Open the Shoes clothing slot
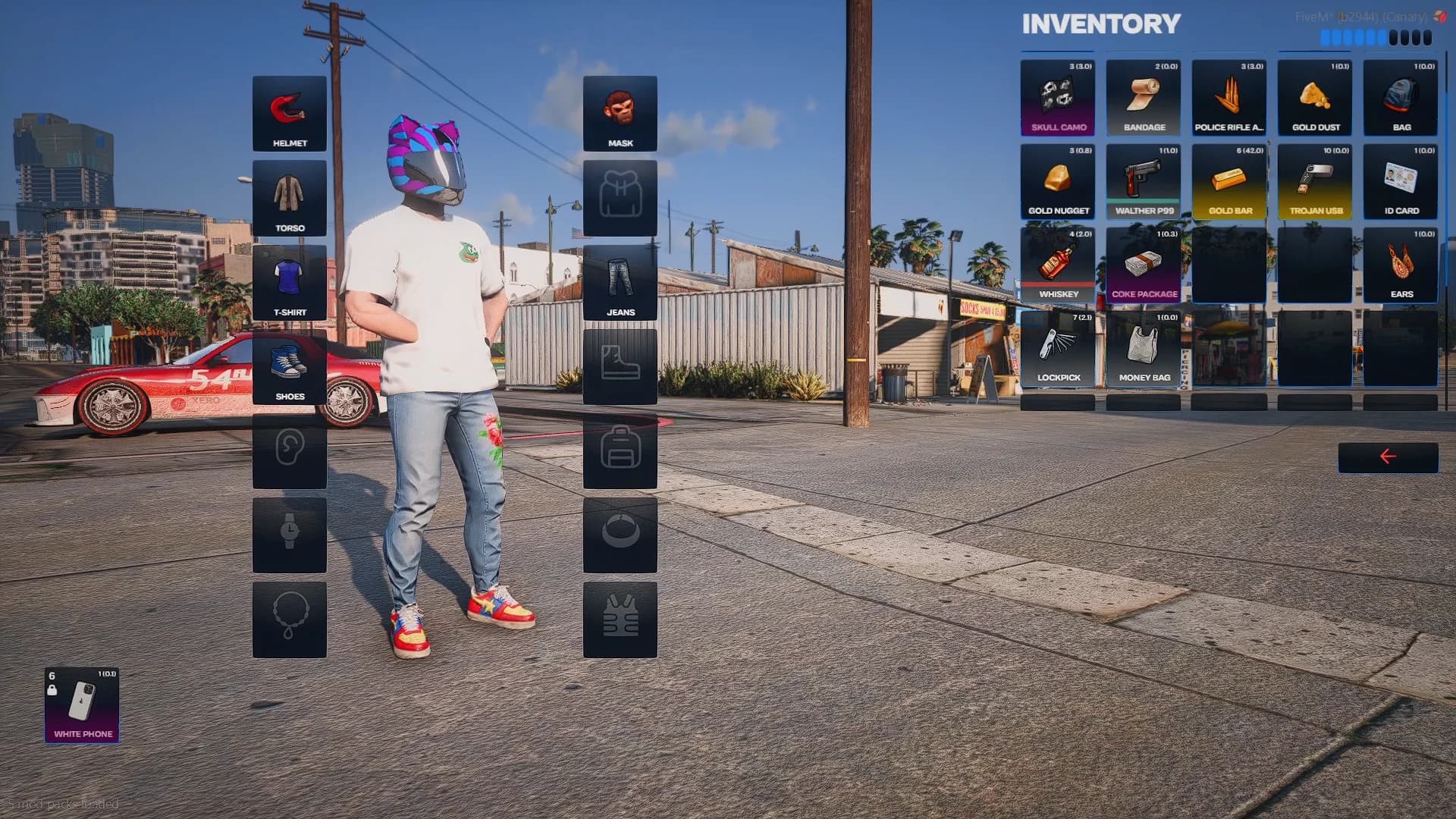The image size is (1456, 819). (x=289, y=368)
